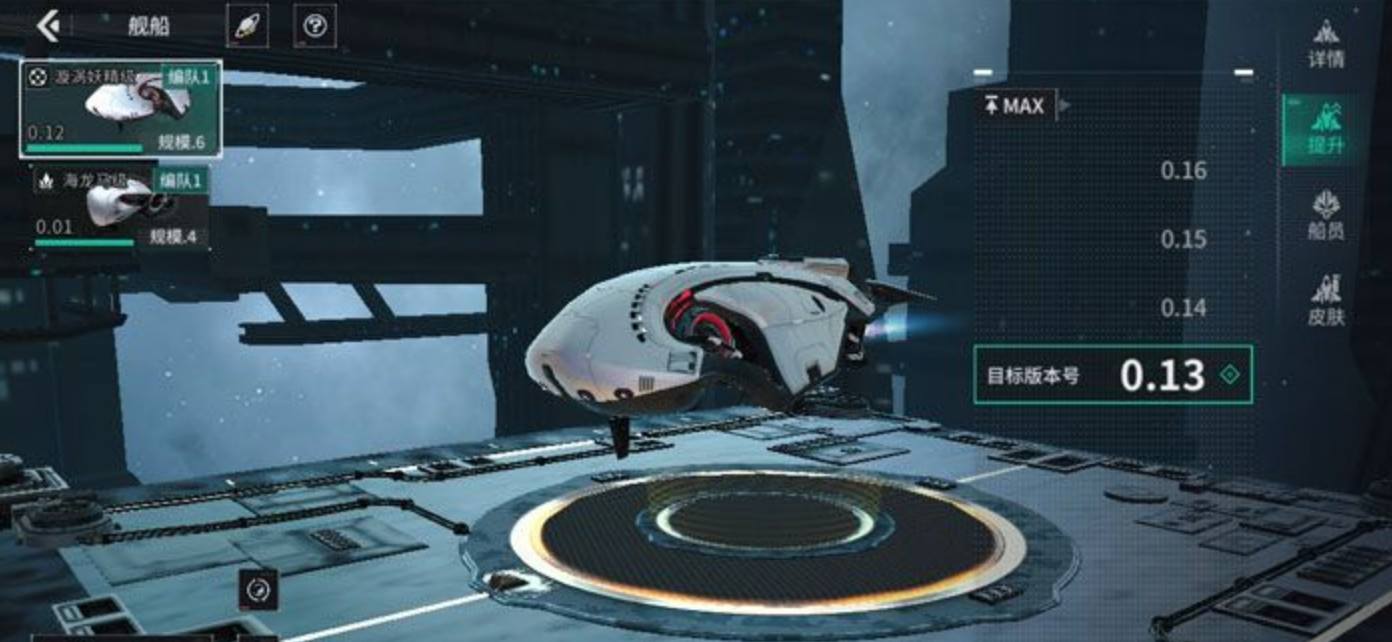The image size is (1392, 642).
Task: Select the 目标版本号 0.13 target row
Action: (x=1112, y=375)
